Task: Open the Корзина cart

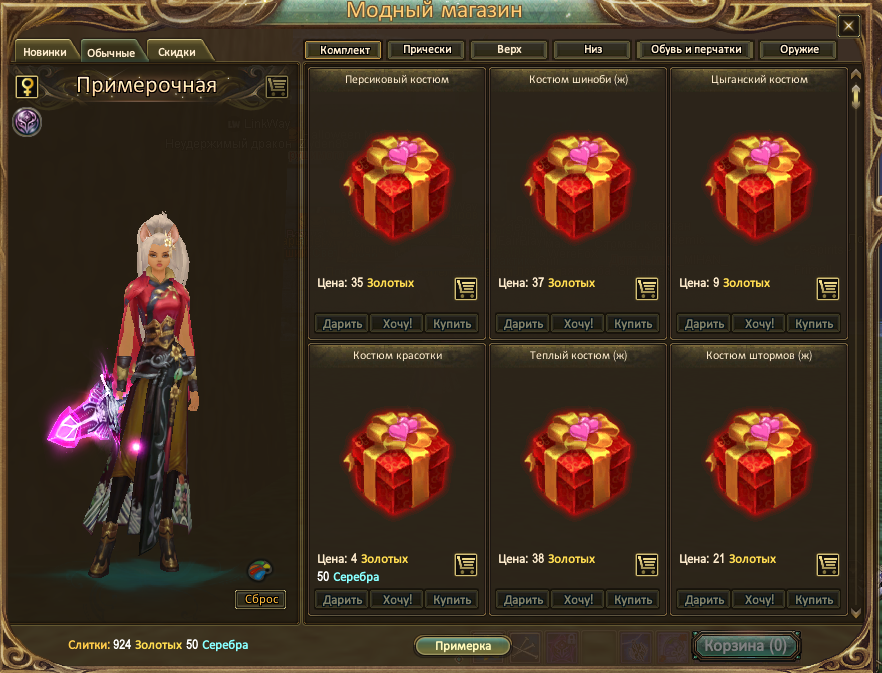Action: pyautogui.click(x=745, y=646)
